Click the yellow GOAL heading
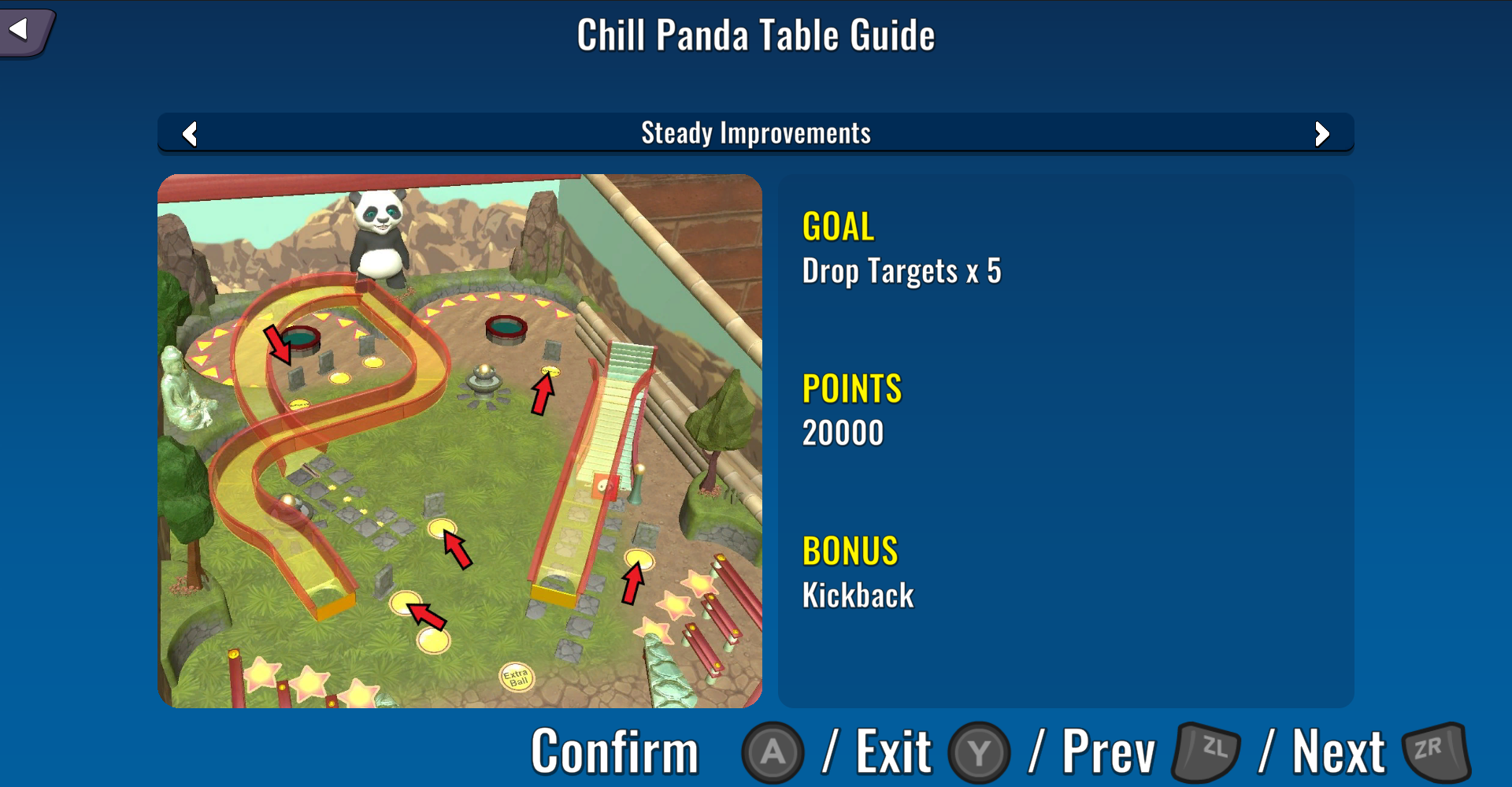Screen dimensions: 1512x787 point(837,227)
